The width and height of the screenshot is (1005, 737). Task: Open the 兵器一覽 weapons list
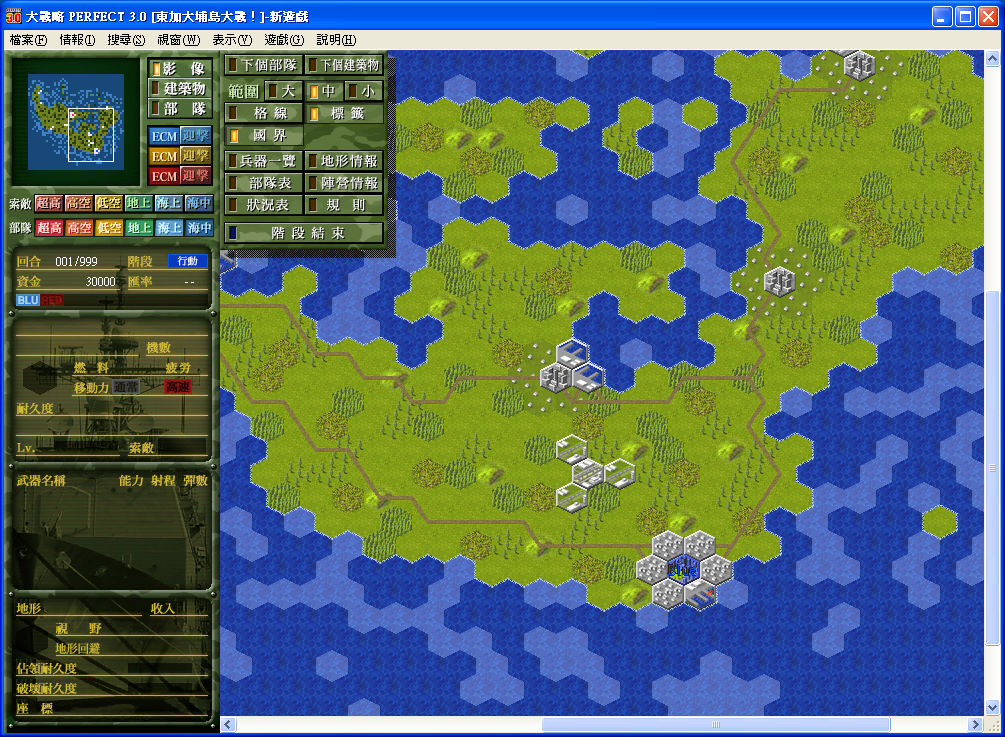[x=263, y=160]
